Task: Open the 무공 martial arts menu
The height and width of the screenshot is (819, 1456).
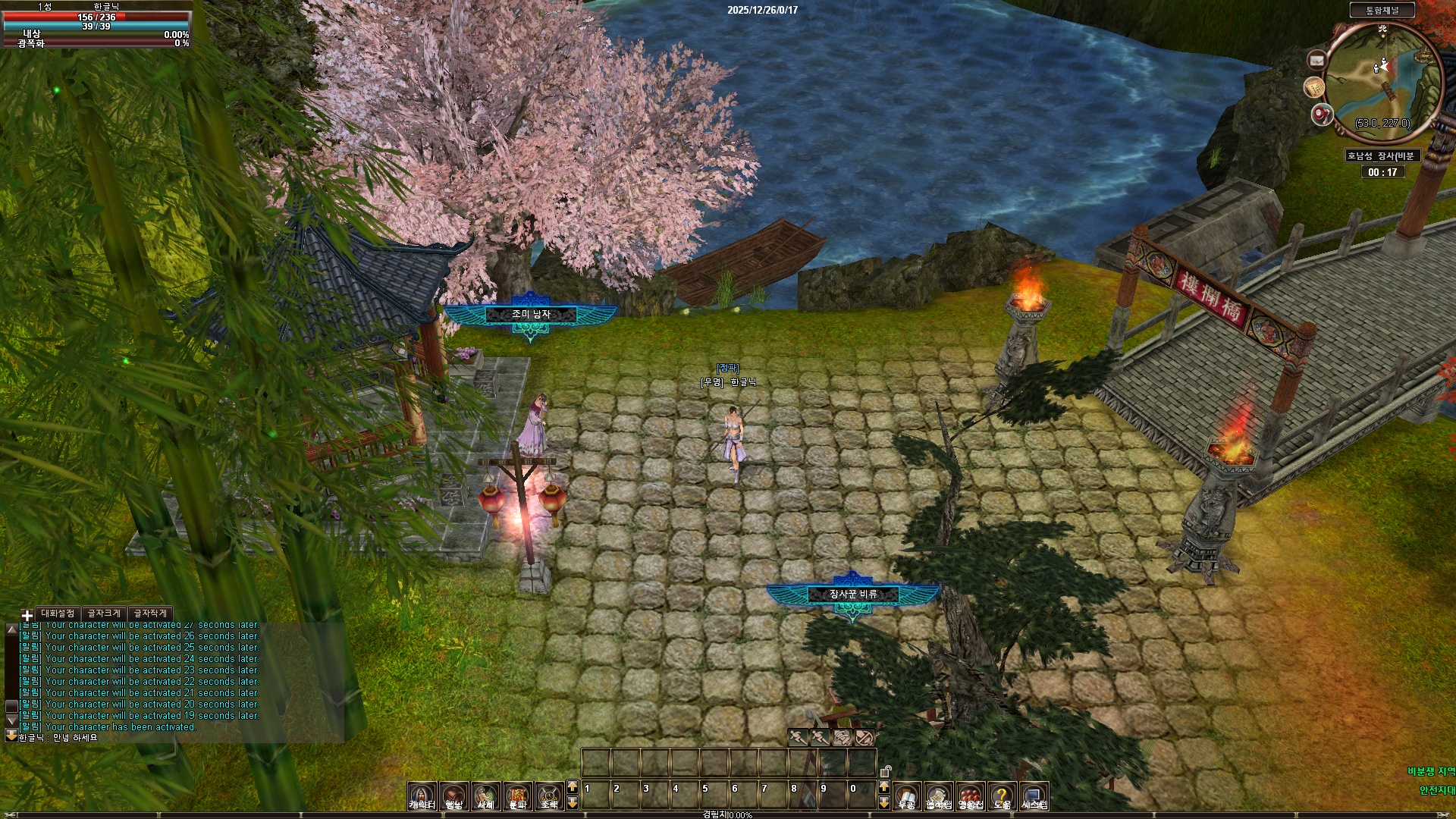Action: [x=906, y=795]
